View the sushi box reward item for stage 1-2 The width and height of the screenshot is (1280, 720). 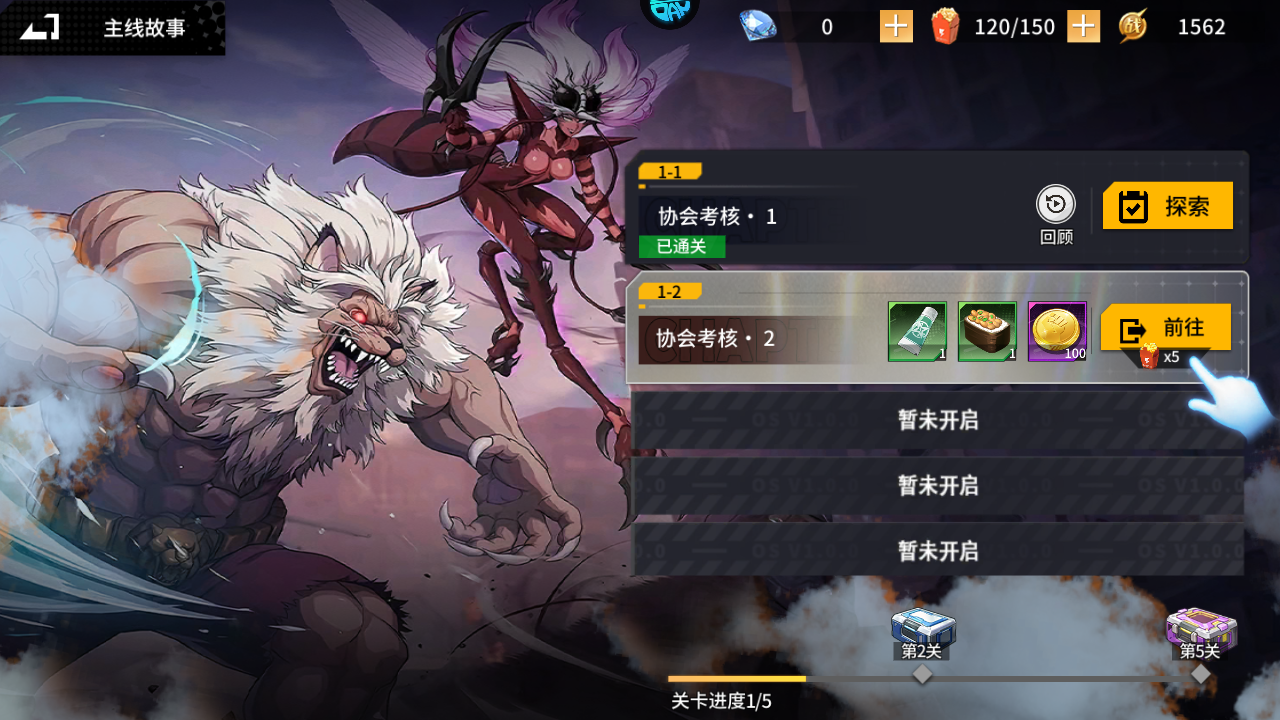pyautogui.click(x=986, y=331)
